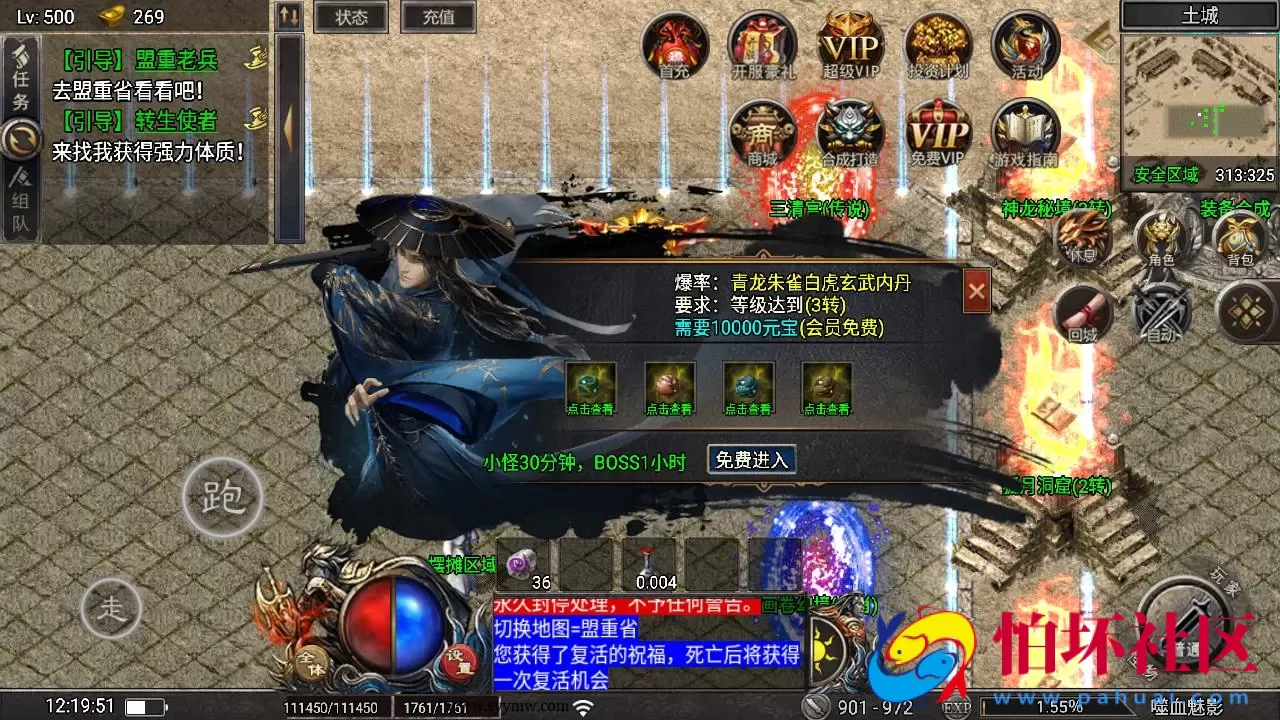The image size is (1280, 720).
Task: Open the 首充 (first recharge) icon
Action: (x=674, y=47)
